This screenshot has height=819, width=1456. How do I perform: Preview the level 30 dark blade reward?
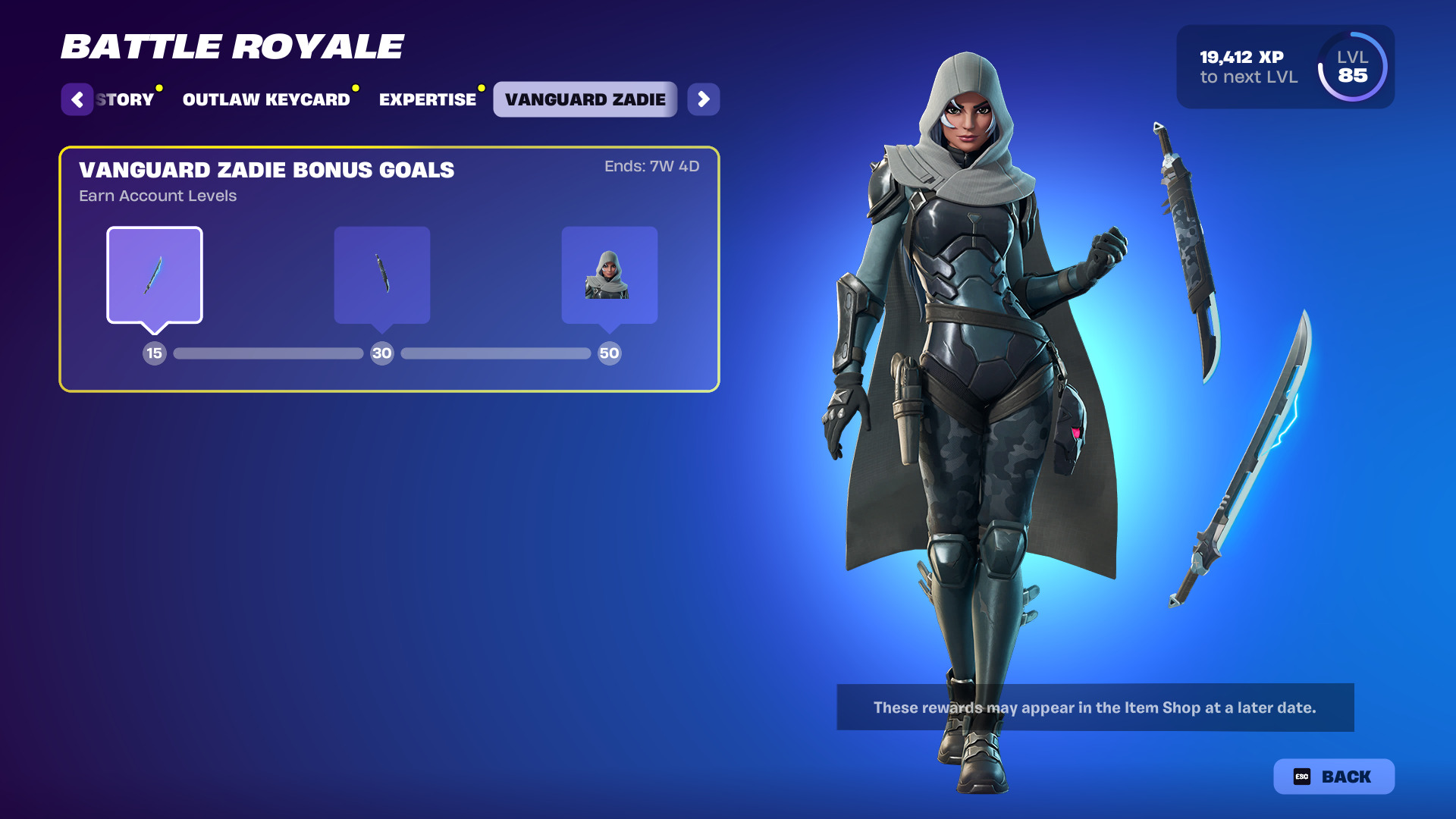382,275
